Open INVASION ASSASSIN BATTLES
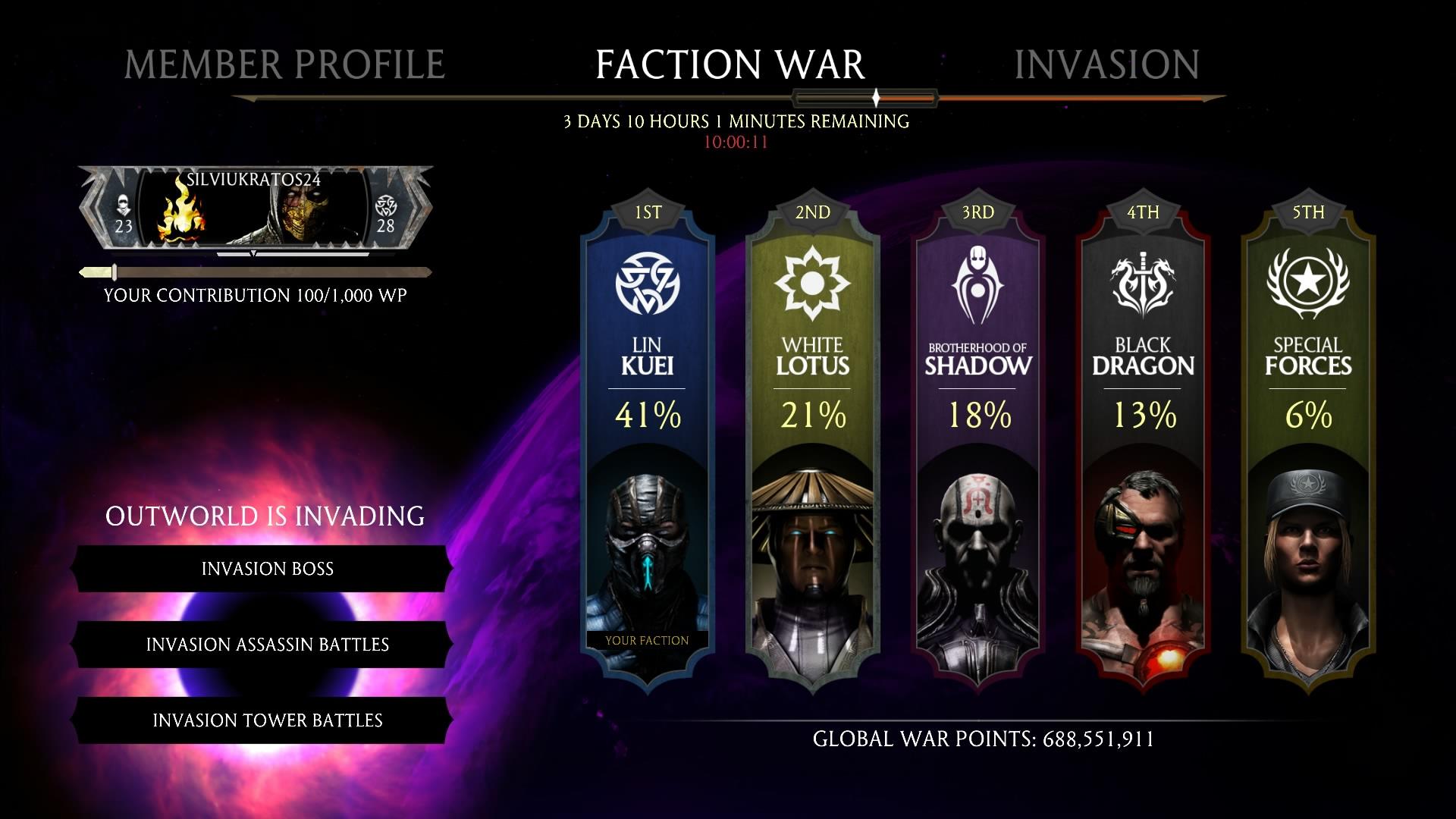The width and height of the screenshot is (1456, 819). pyautogui.click(x=267, y=645)
